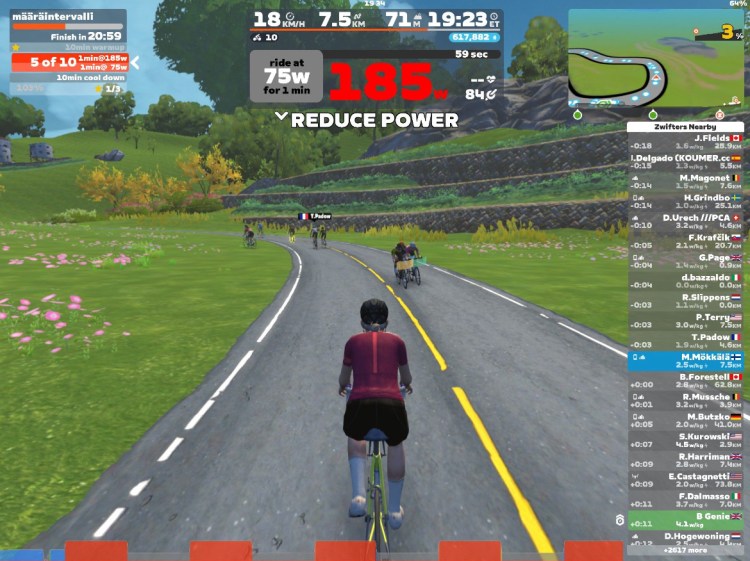Click the '10min cool down' workout segment
750x561 pixels.
tap(69, 77)
